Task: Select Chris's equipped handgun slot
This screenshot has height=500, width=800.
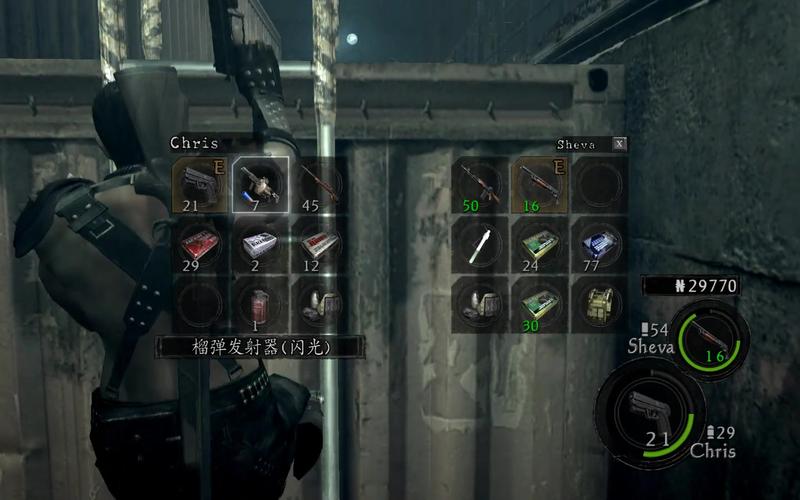Action: [x=199, y=185]
